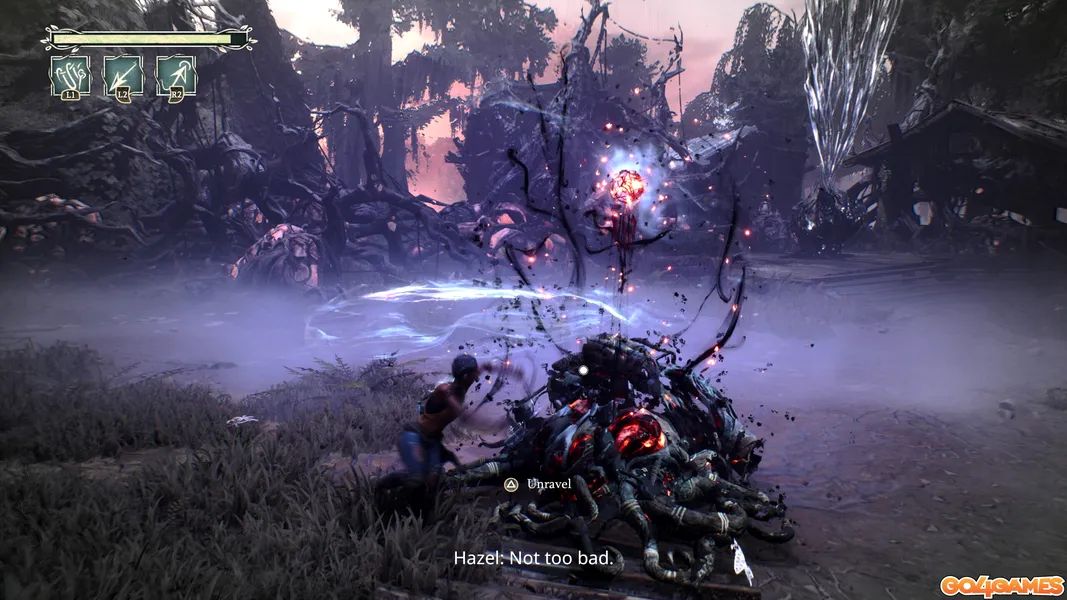The height and width of the screenshot is (600, 1067).
Task: Activate the hand-shaped weave ability icon
Action: (x=70, y=75)
